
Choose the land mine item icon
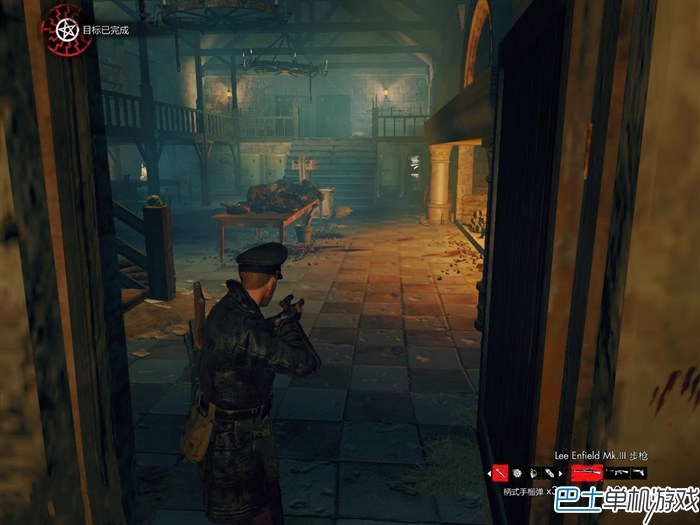point(517,472)
